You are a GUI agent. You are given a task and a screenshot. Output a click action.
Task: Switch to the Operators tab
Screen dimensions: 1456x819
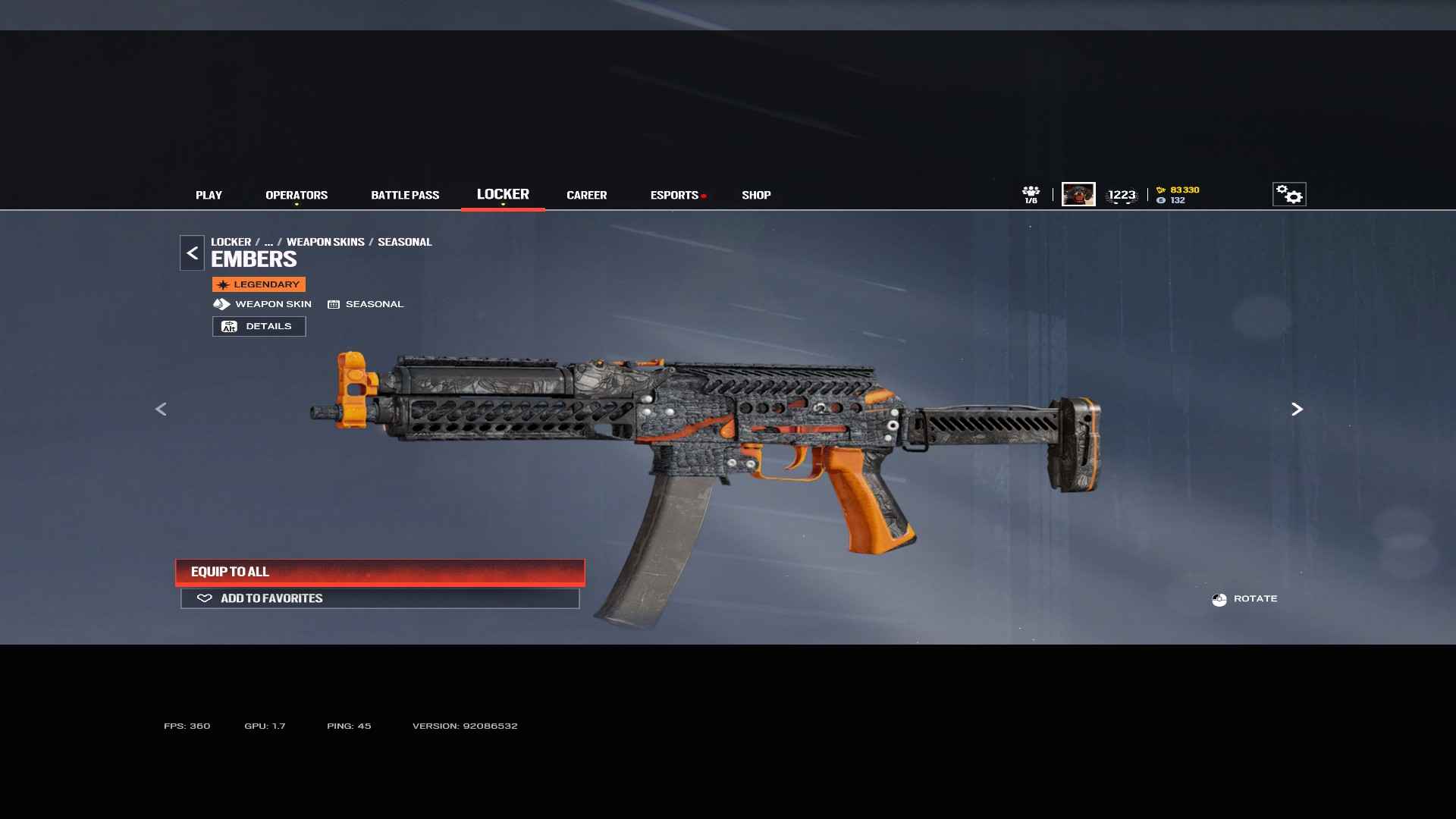click(297, 195)
